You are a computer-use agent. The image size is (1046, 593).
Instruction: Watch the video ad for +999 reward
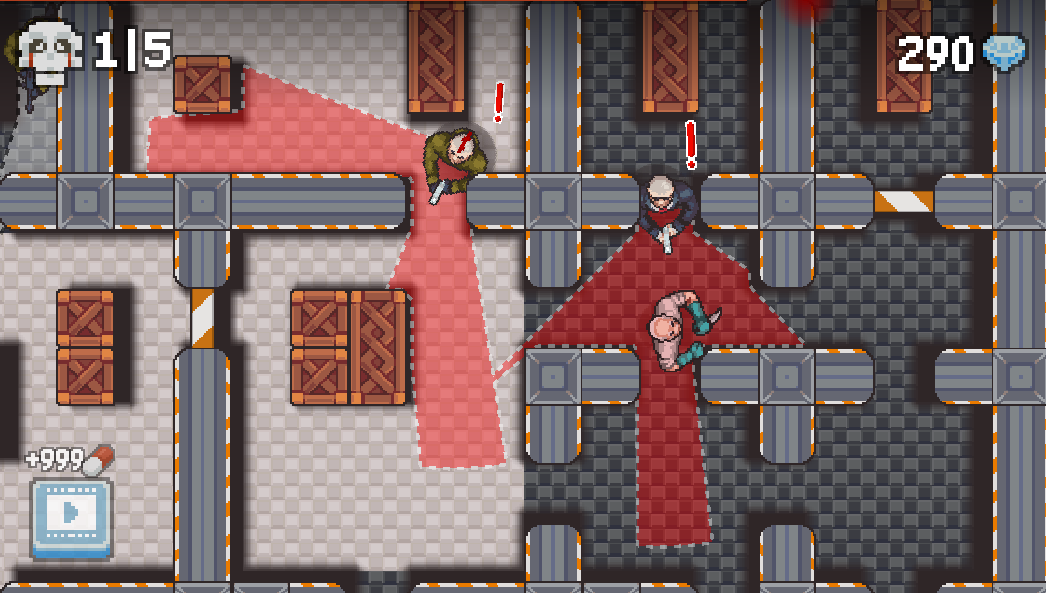click(x=71, y=516)
